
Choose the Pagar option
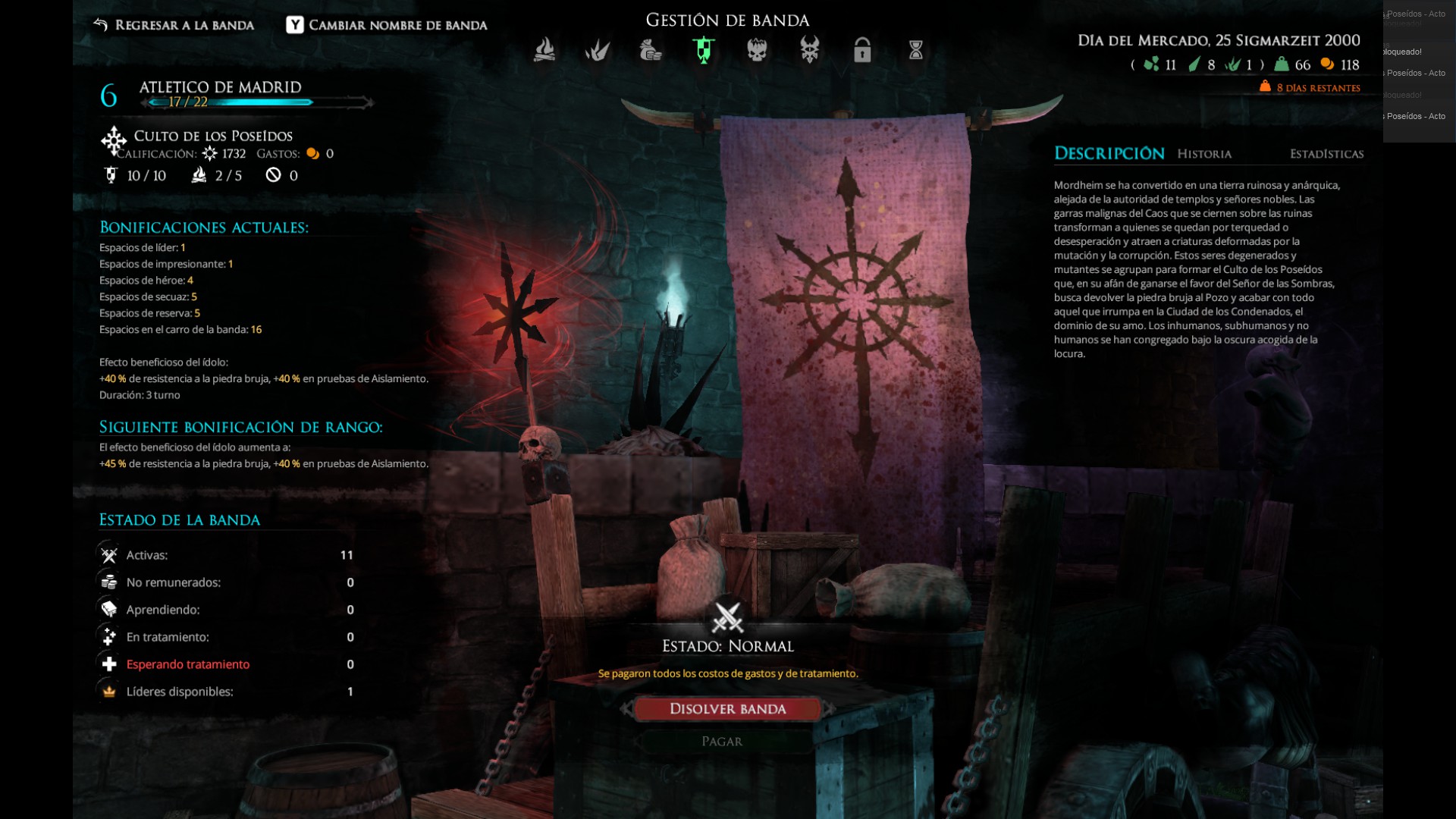(722, 742)
